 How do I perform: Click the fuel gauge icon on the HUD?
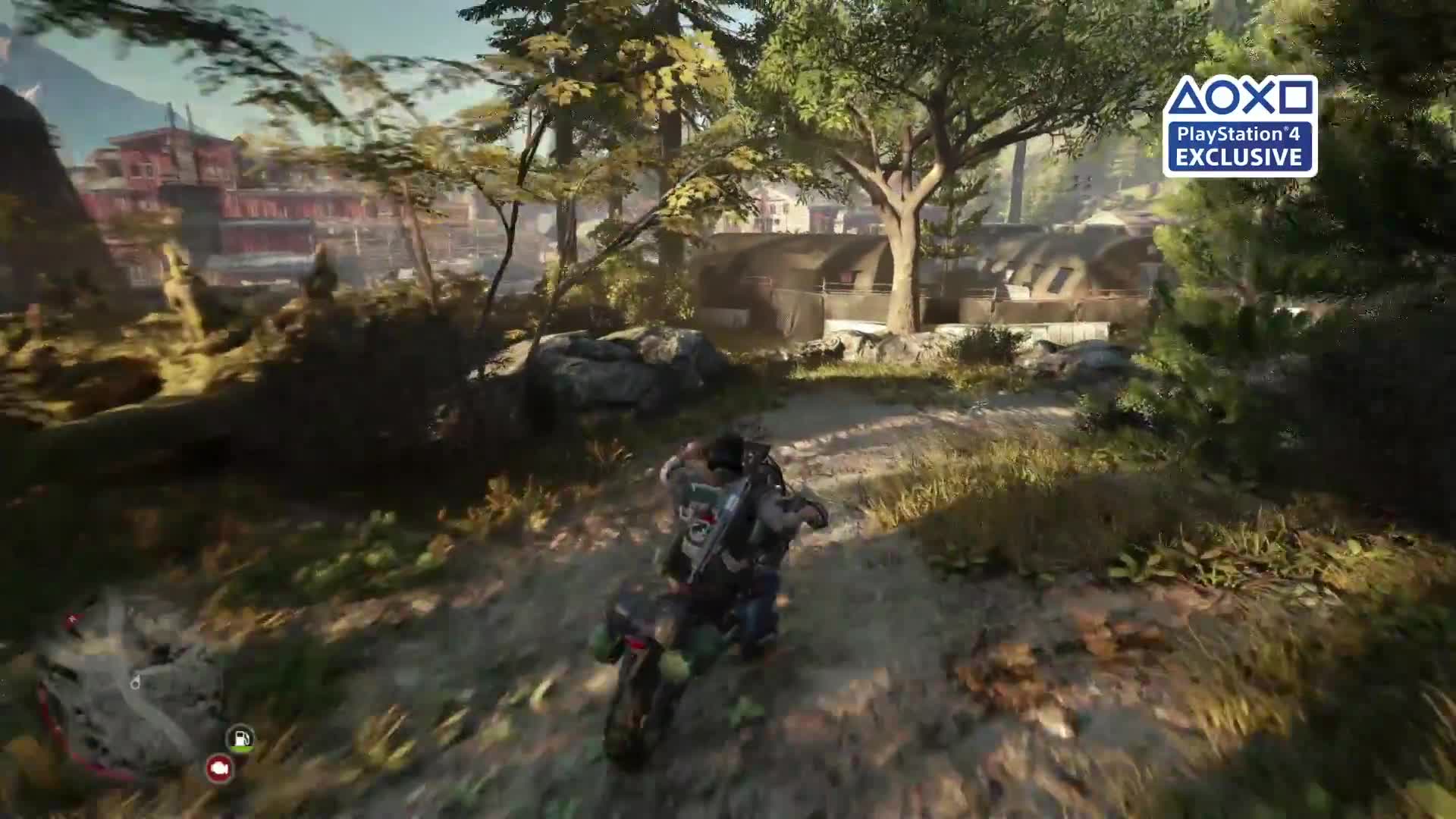tap(240, 737)
